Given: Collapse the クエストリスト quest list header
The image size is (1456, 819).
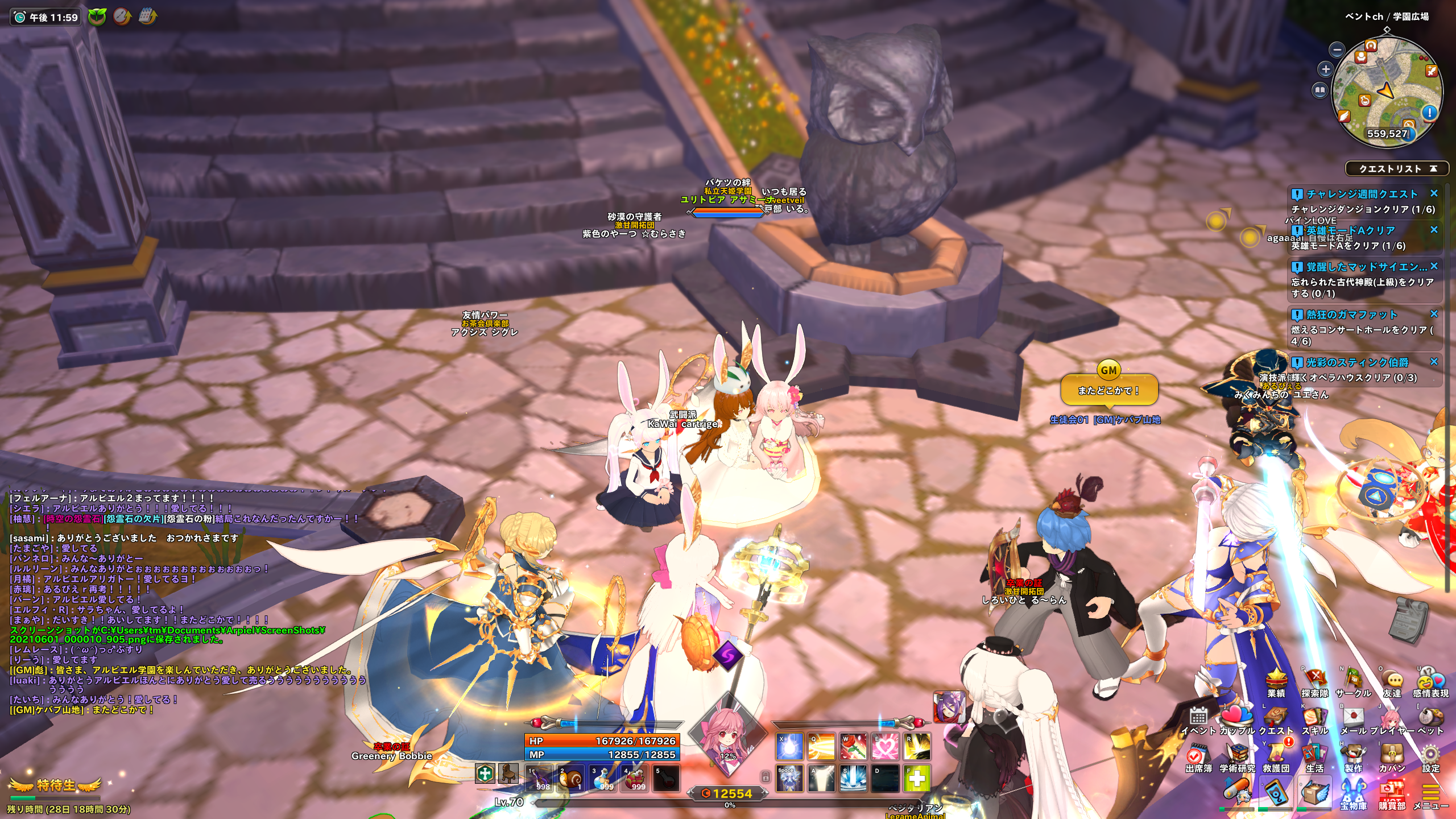Looking at the screenshot, I should [x=1433, y=169].
